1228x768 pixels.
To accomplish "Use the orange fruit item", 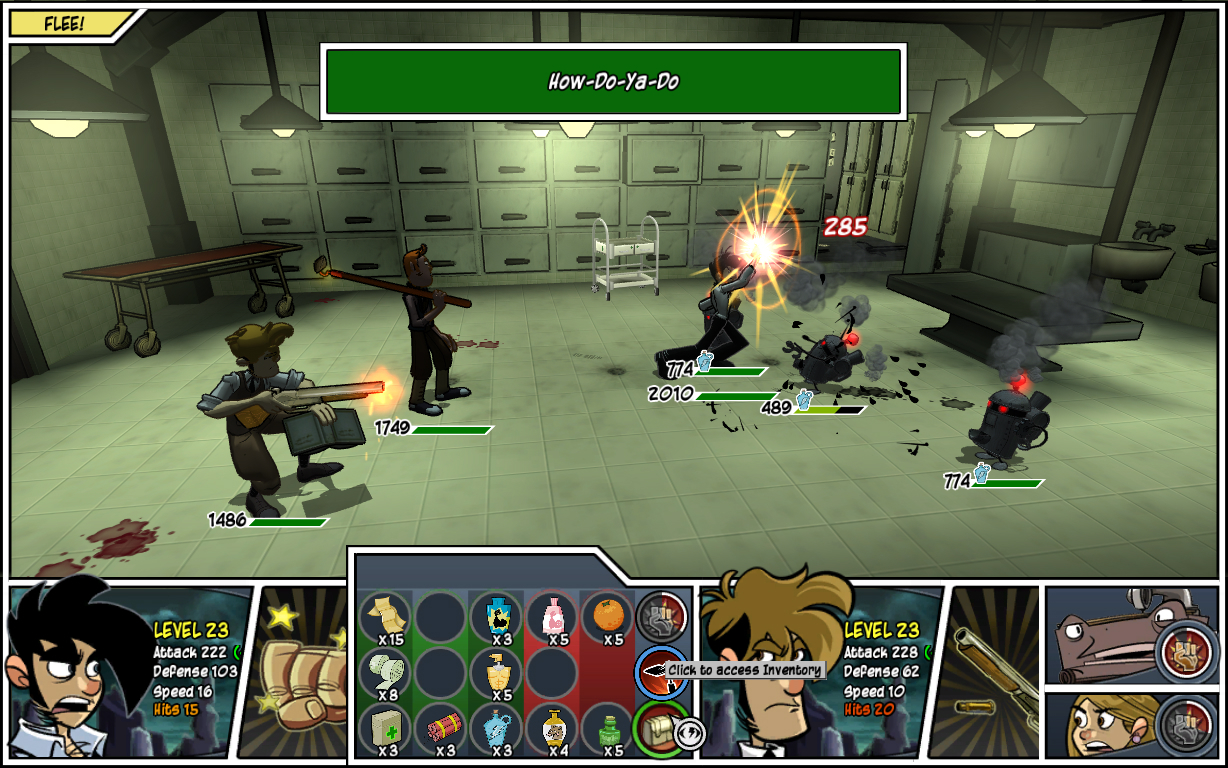I will click(607, 615).
